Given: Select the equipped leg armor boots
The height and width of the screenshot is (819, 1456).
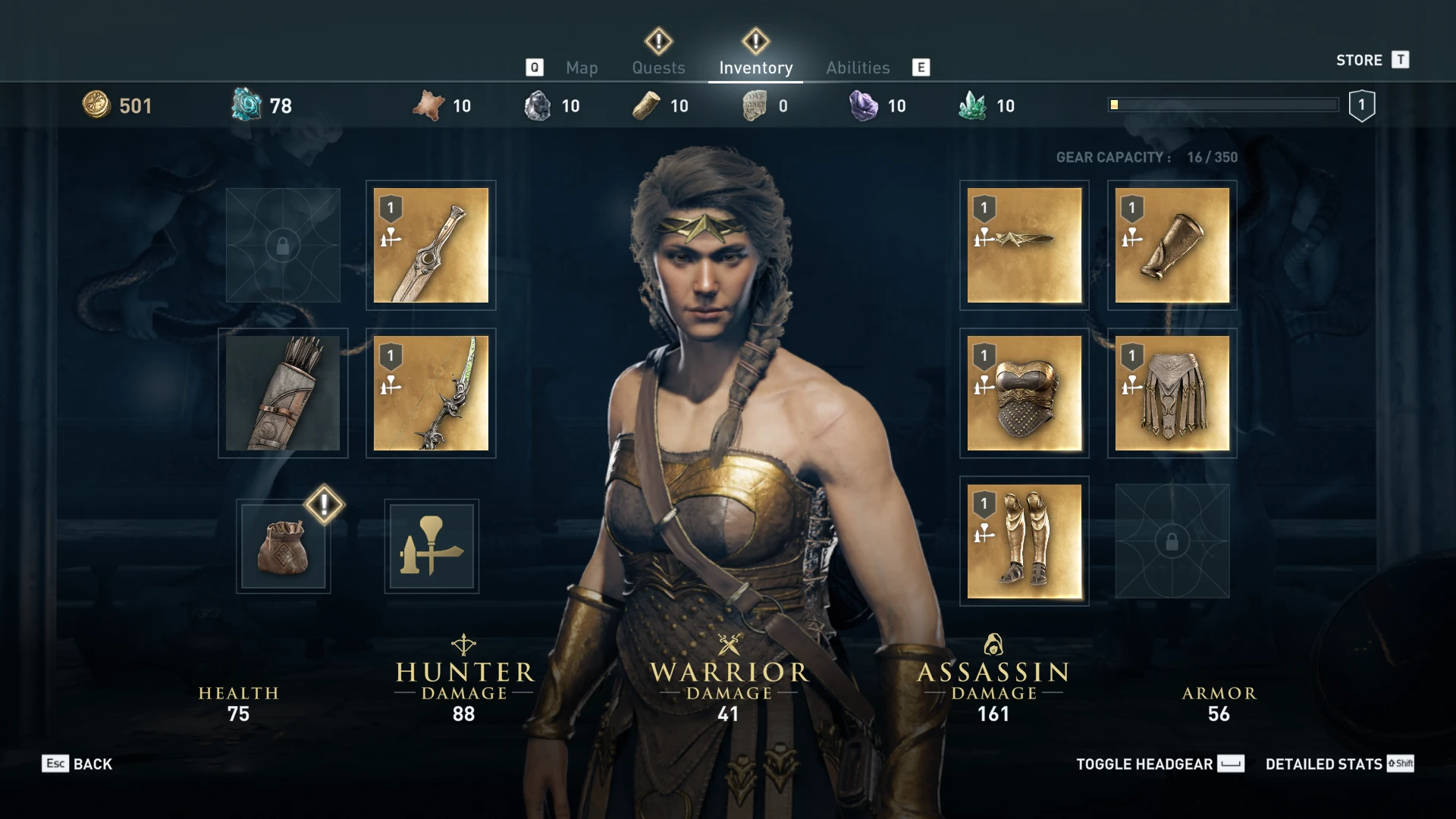Looking at the screenshot, I should click(1024, 540).
